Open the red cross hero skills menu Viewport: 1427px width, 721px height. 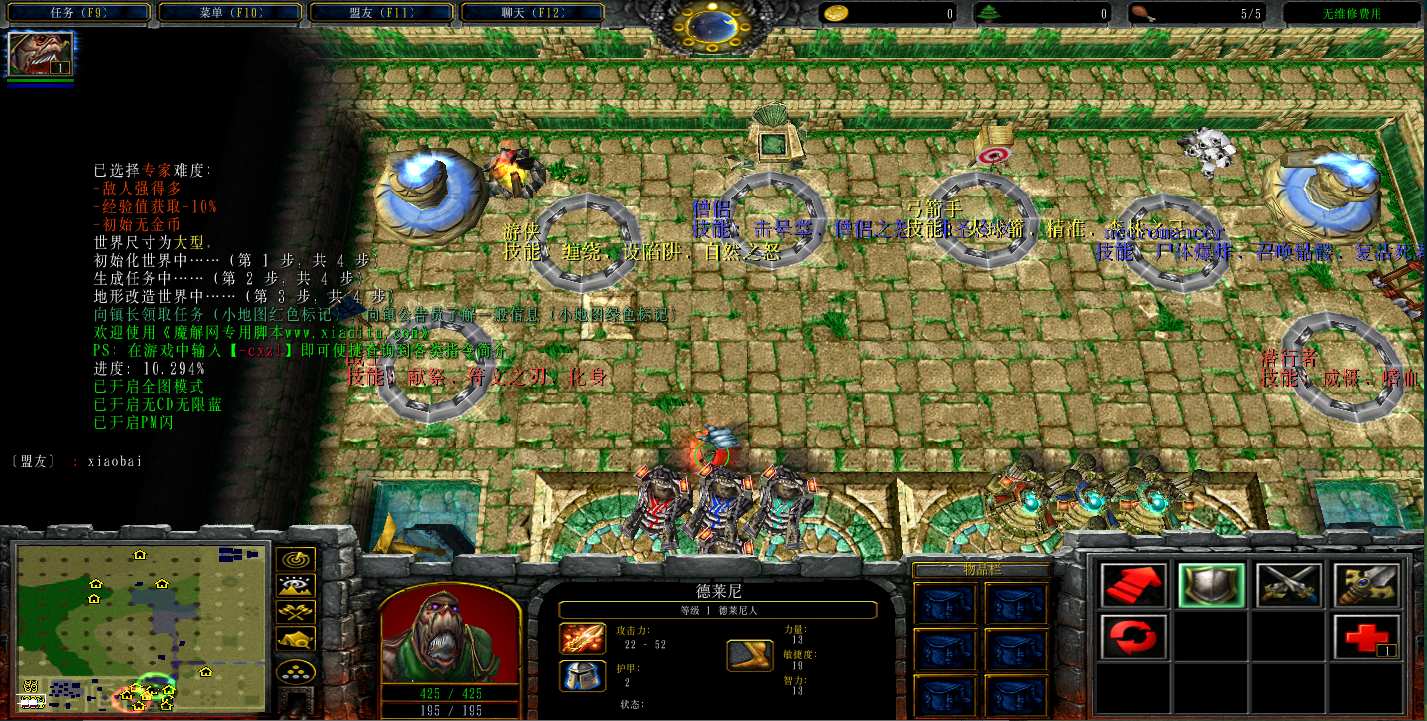pos(1366,637)
